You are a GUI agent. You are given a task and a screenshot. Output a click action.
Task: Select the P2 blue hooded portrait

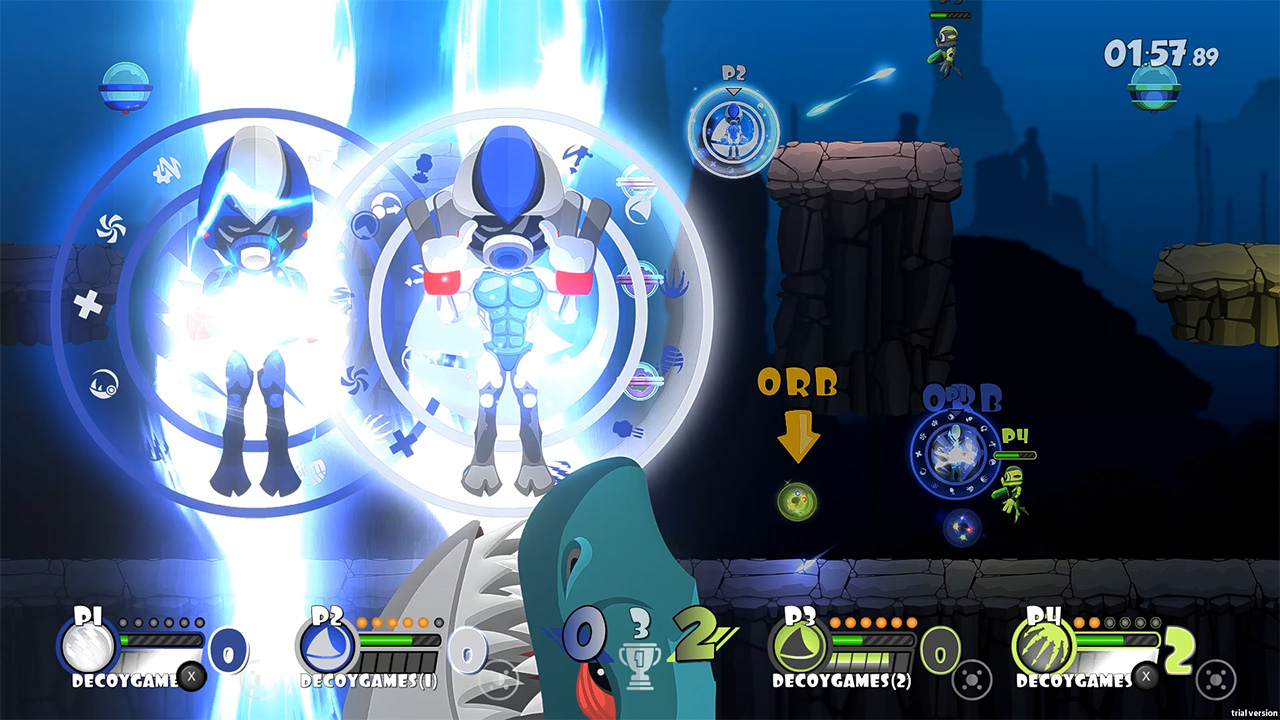point(327,647)
